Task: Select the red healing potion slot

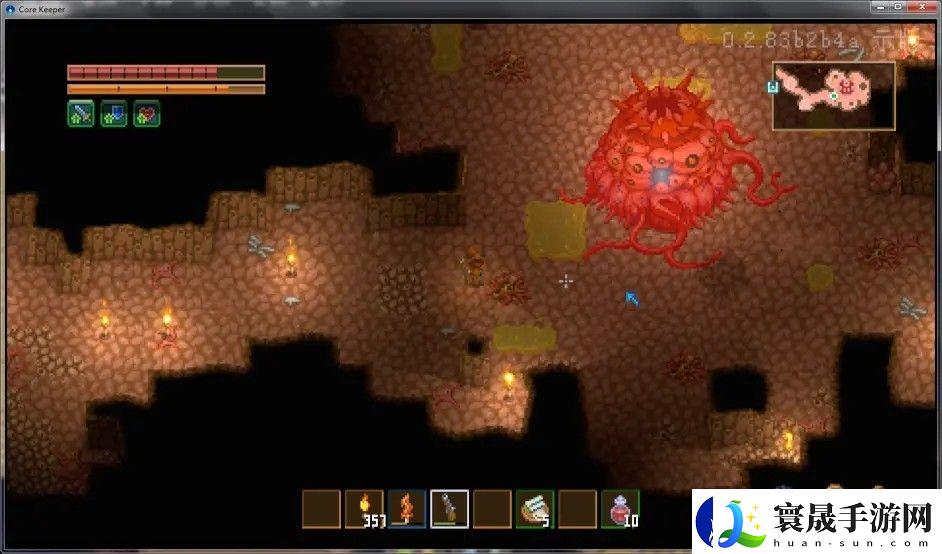Action: (620, 509)
